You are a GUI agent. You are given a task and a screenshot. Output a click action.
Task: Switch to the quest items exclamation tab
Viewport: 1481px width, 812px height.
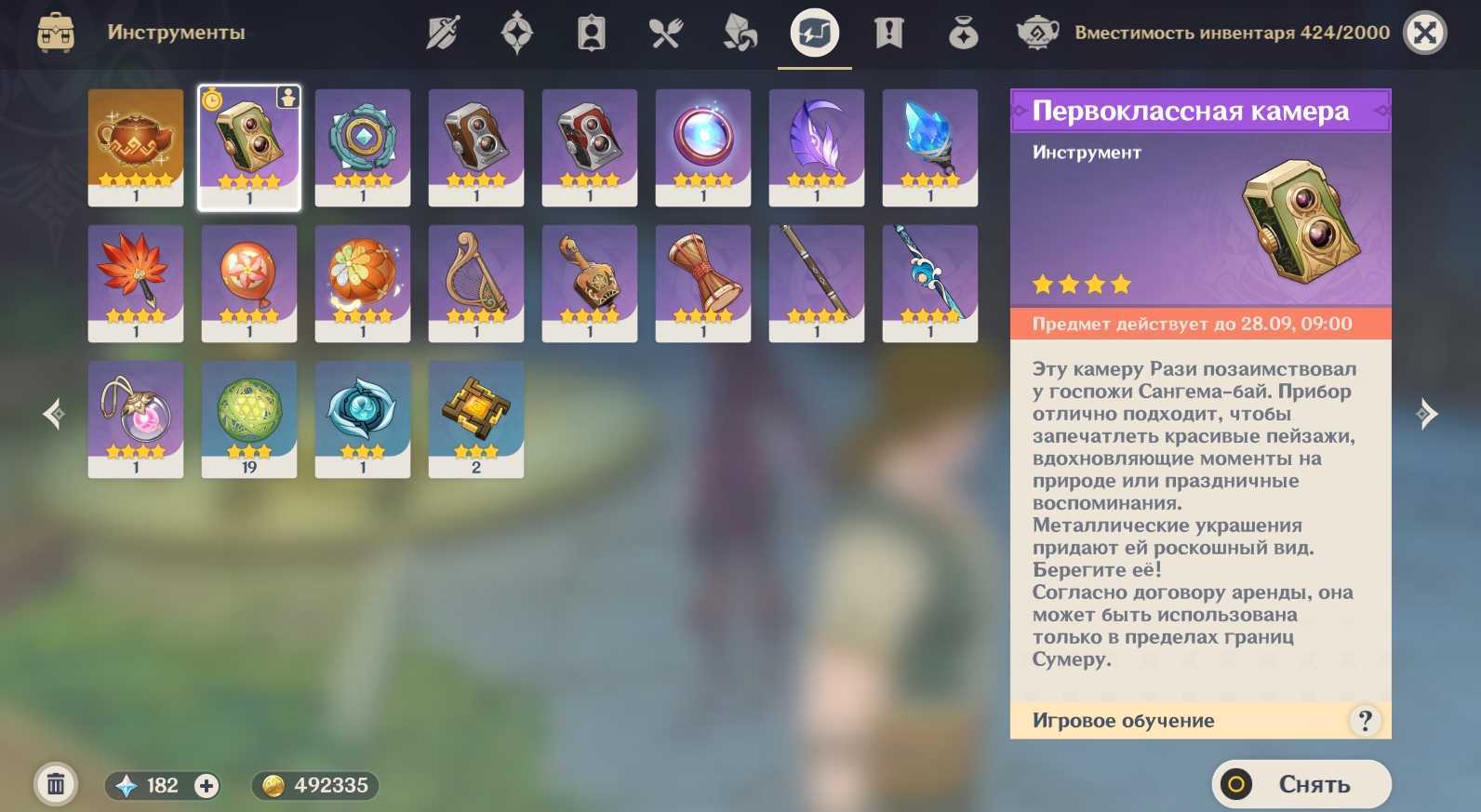point(889,33)
